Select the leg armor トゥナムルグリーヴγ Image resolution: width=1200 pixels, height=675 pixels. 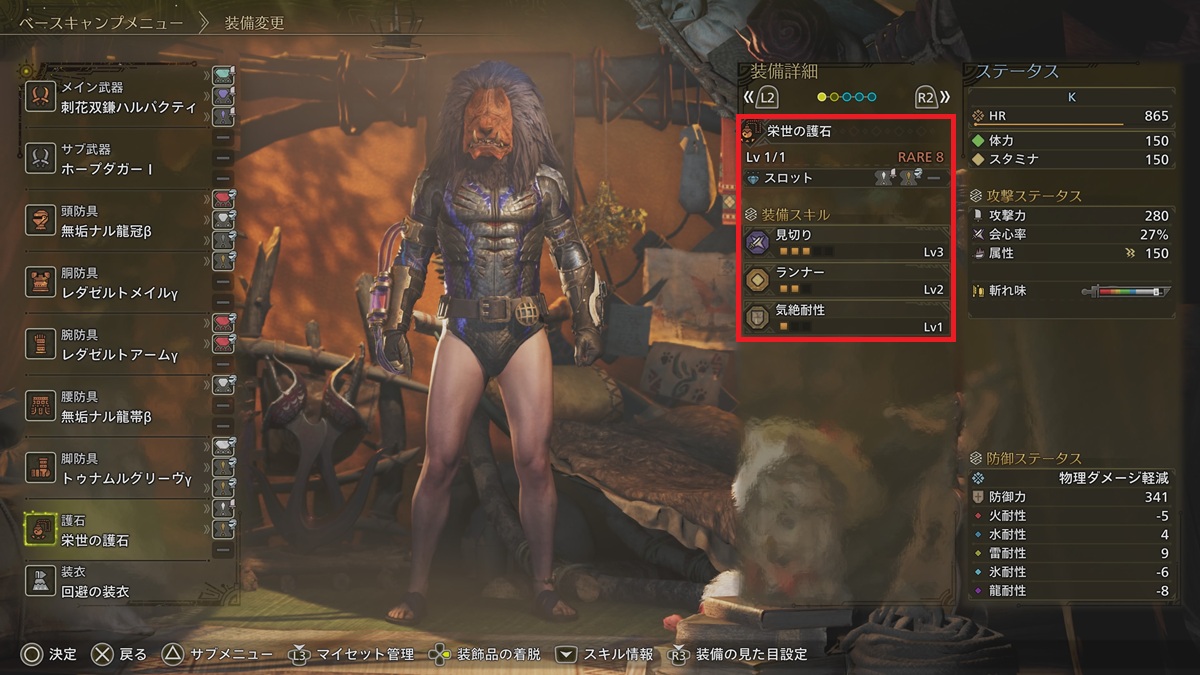(120, 468)
